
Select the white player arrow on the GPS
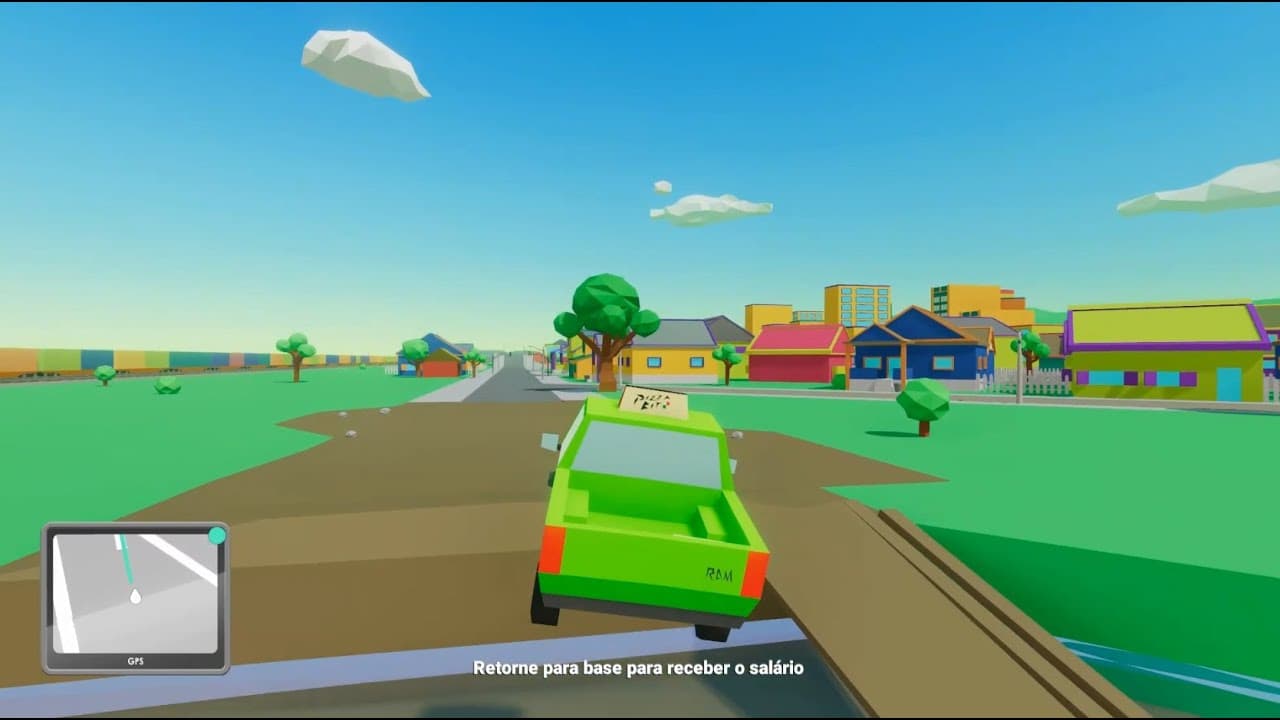pyautogui.click(x=136, y=597)
